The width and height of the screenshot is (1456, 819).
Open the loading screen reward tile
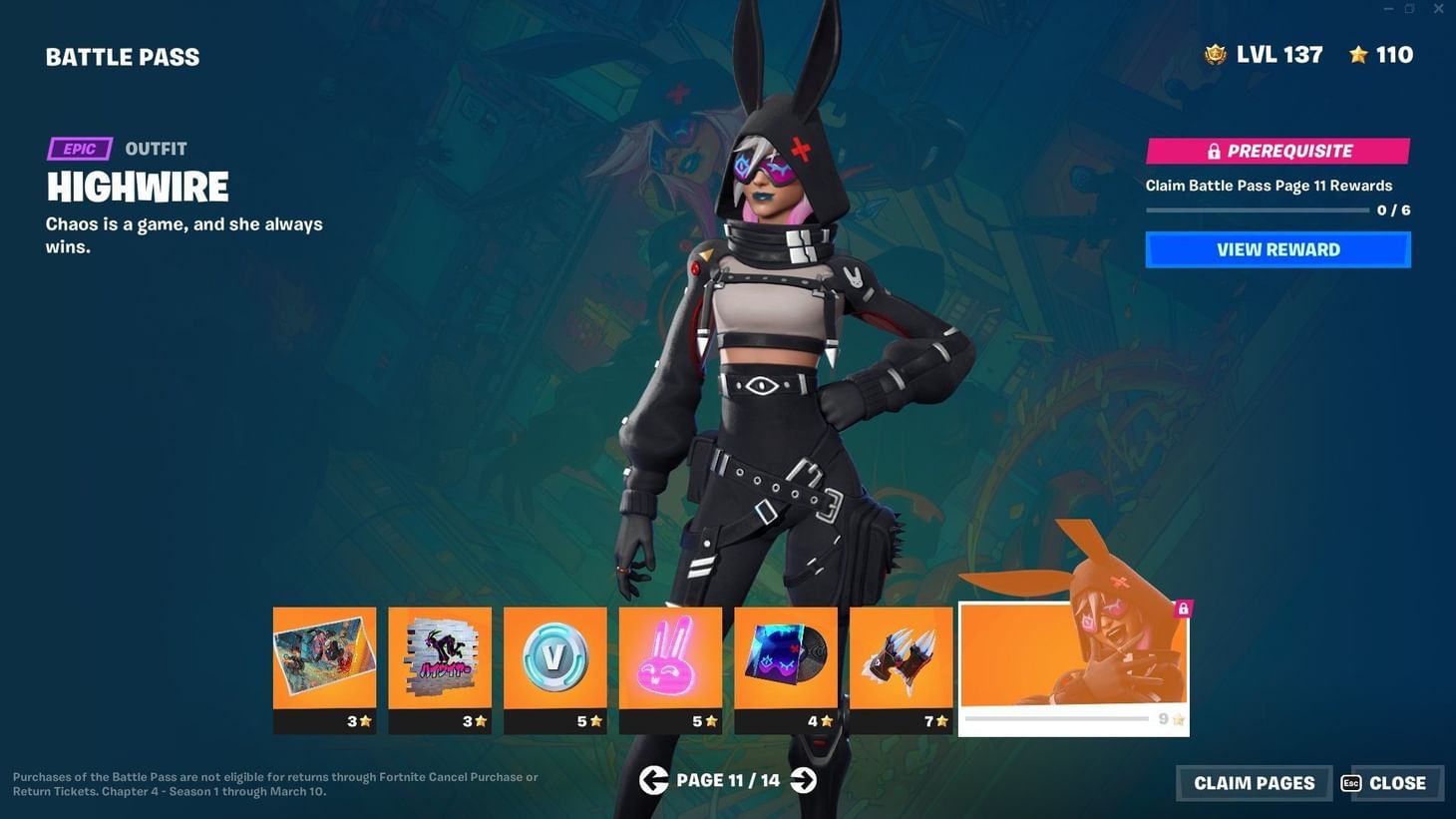point(324,658)
